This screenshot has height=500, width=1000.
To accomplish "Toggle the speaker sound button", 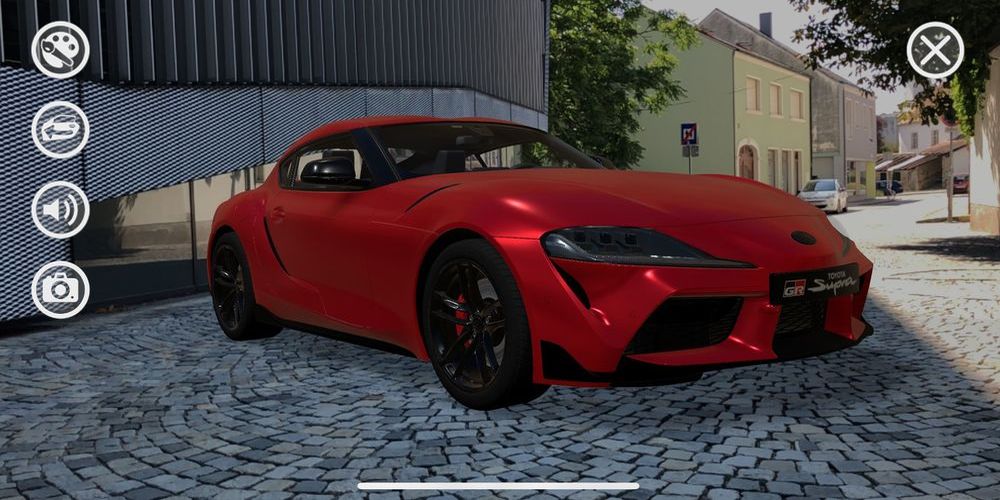I will (60, 210).
